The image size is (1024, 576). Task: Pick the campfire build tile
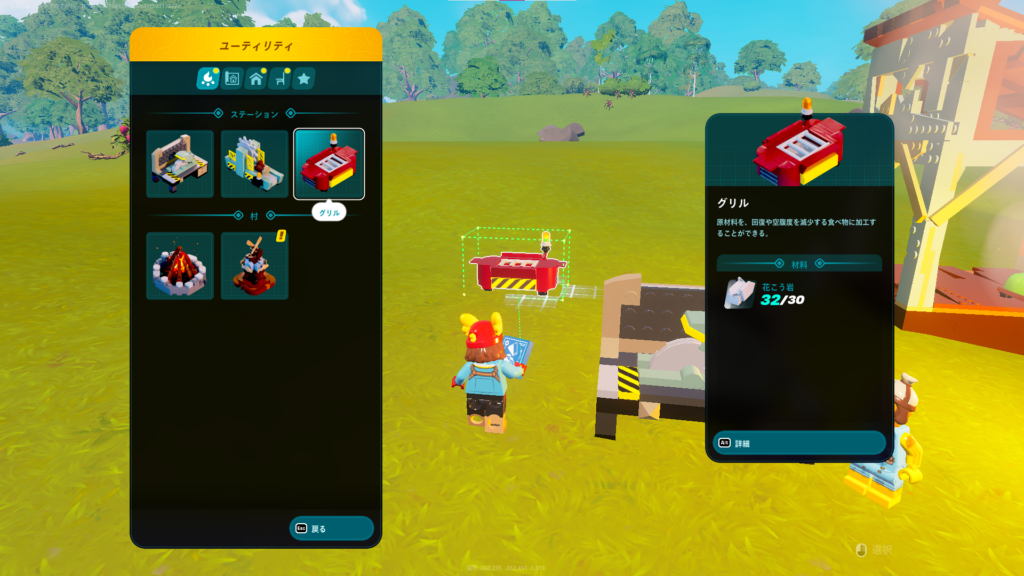pos(180,266)
